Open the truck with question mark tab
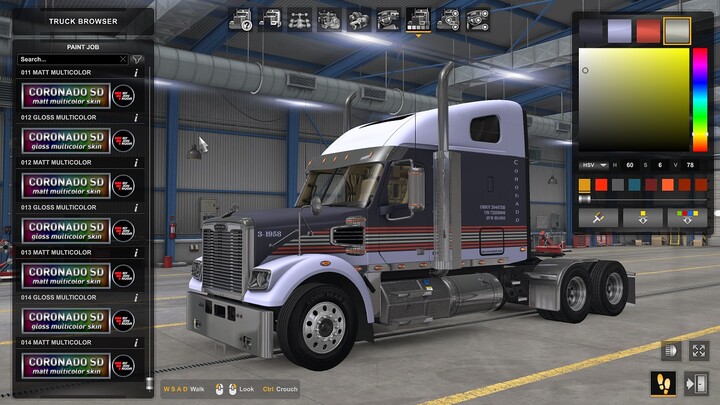Viewport: 720px width, 405px height. [x=240, y=18]
